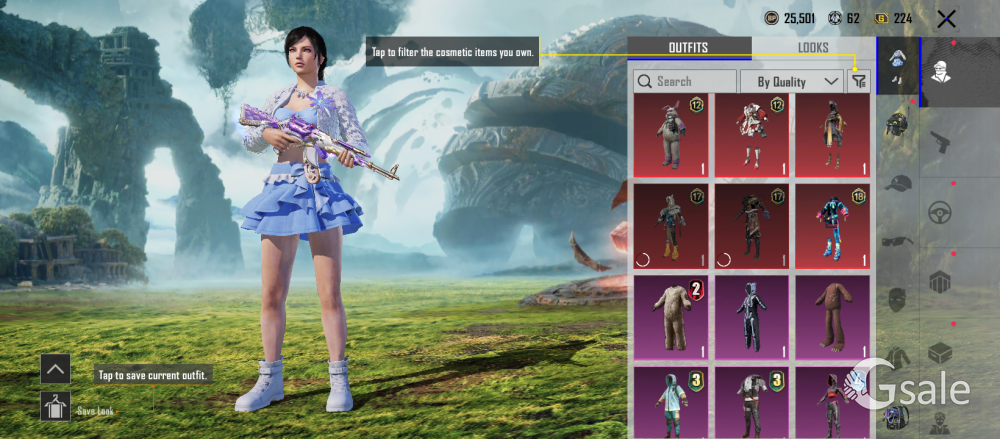Image resolution: width=1000 pixels, height=439 pixels.
Task: Open the masked character category icon
Action: (x=941, y=71)
